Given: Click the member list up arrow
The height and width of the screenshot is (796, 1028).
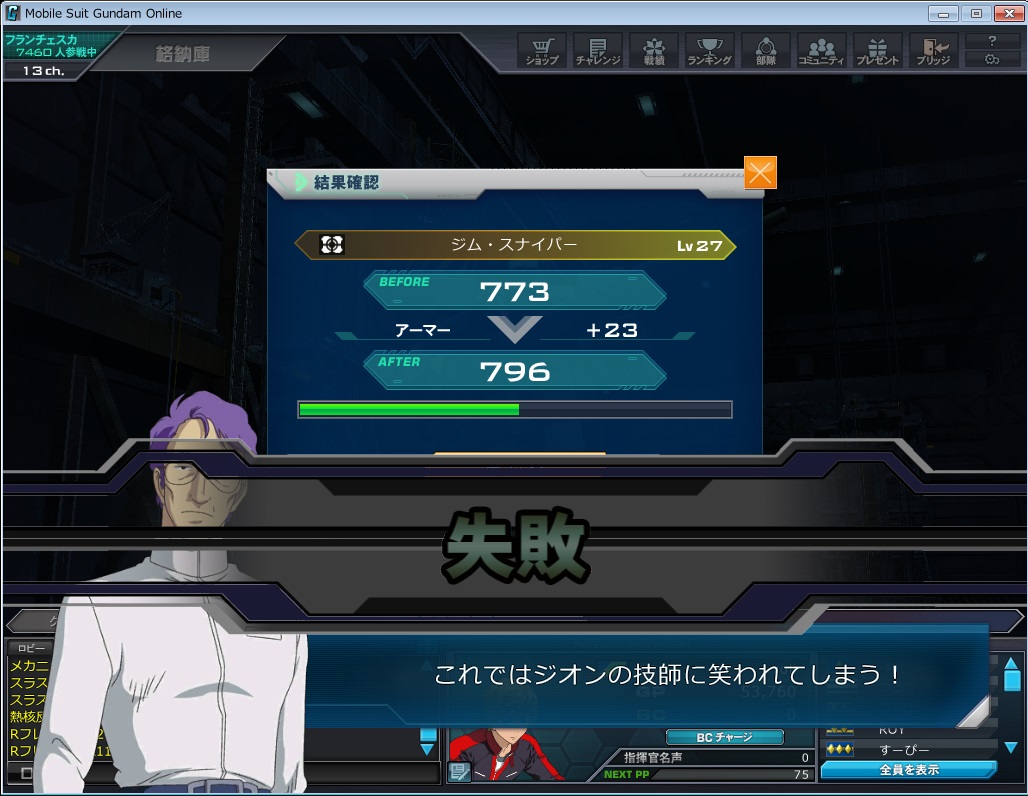Looking at the screenshot, I should coord(1012,663).
